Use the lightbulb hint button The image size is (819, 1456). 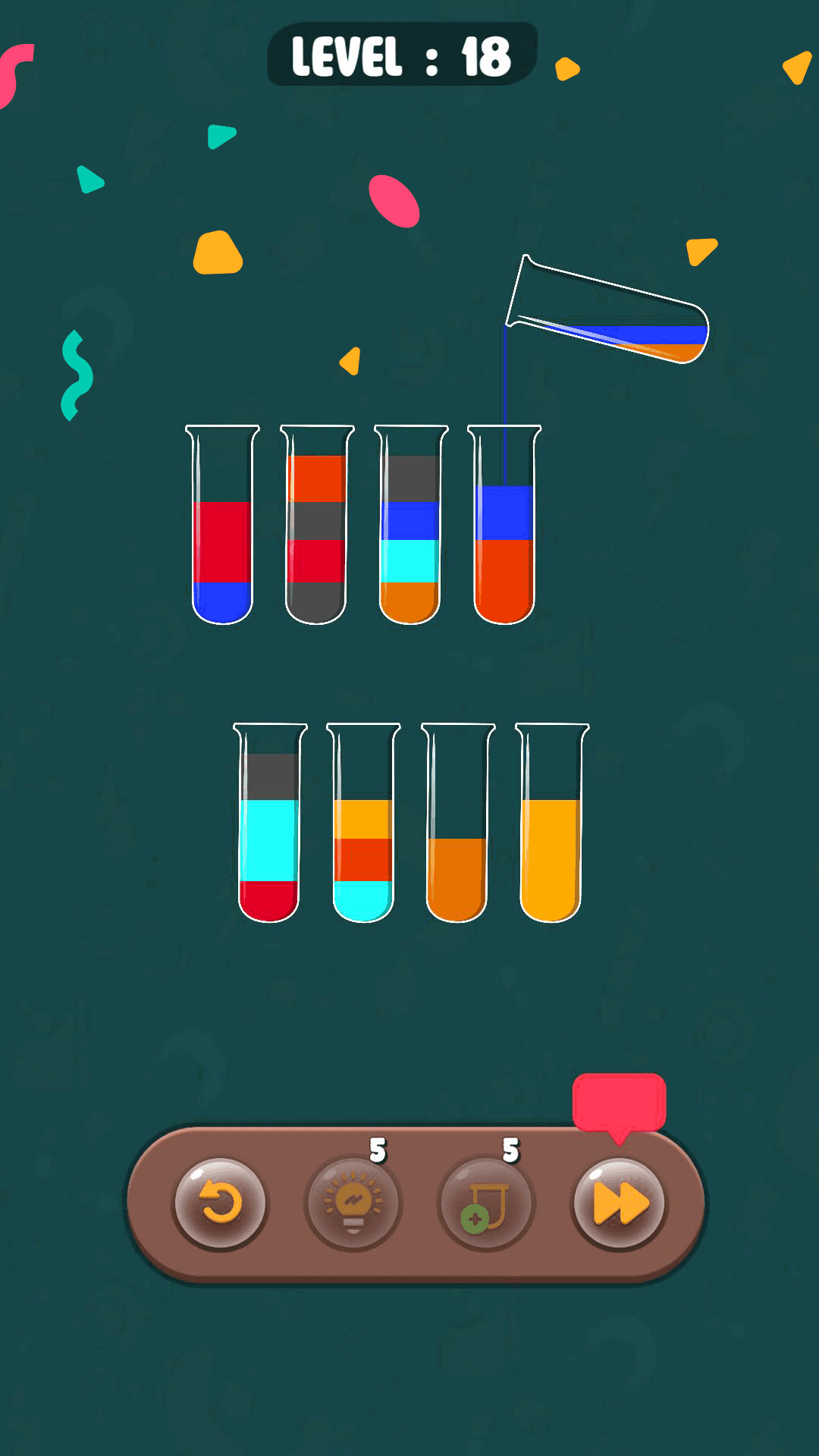coord(353,1203)
